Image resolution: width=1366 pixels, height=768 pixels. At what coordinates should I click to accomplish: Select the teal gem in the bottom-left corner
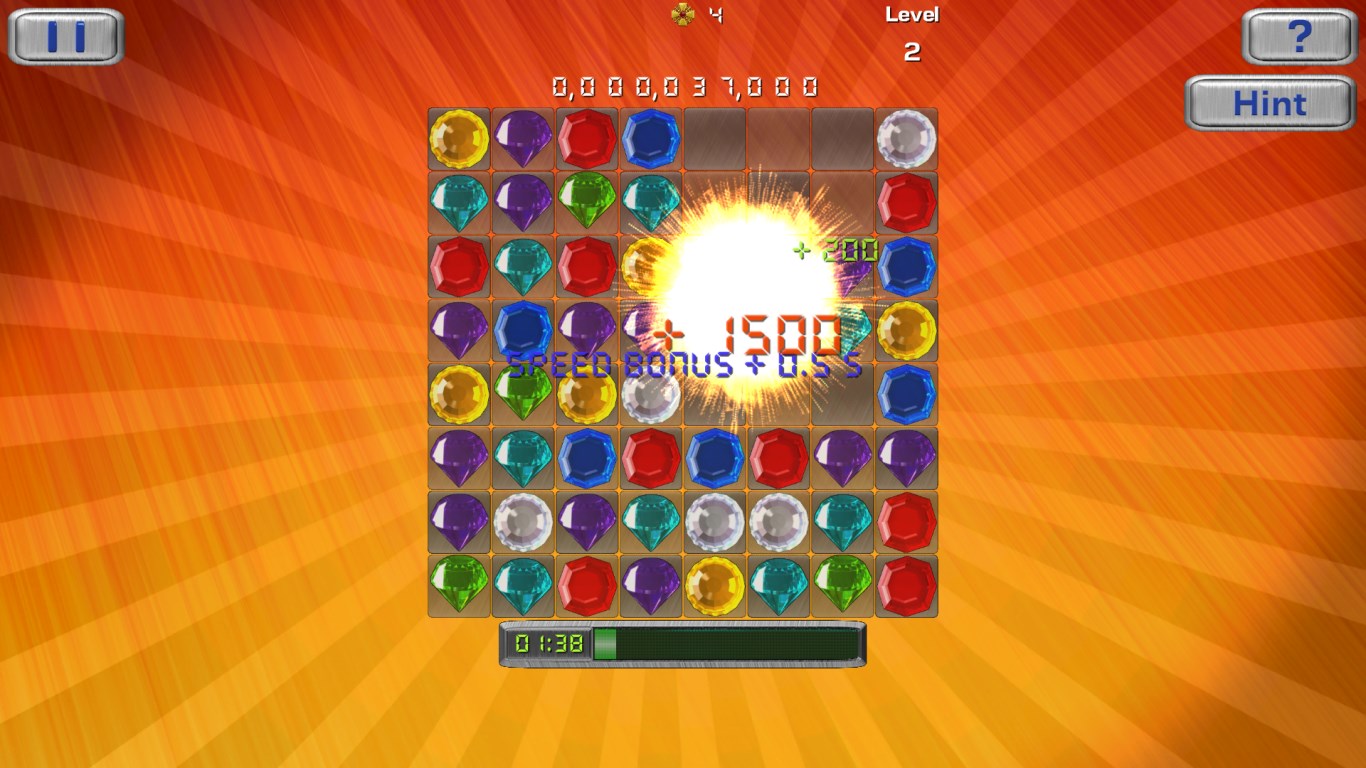(523, 586)
